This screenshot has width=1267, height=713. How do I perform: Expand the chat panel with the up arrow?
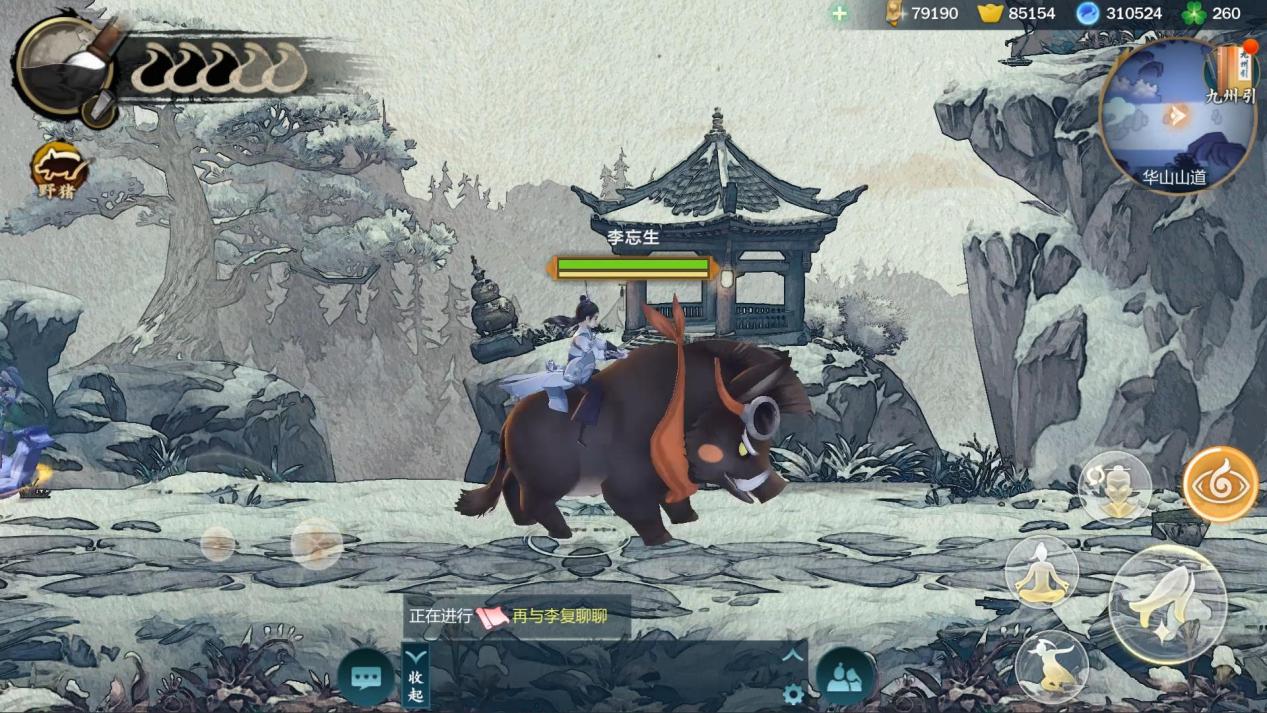[x=793, y=656]
